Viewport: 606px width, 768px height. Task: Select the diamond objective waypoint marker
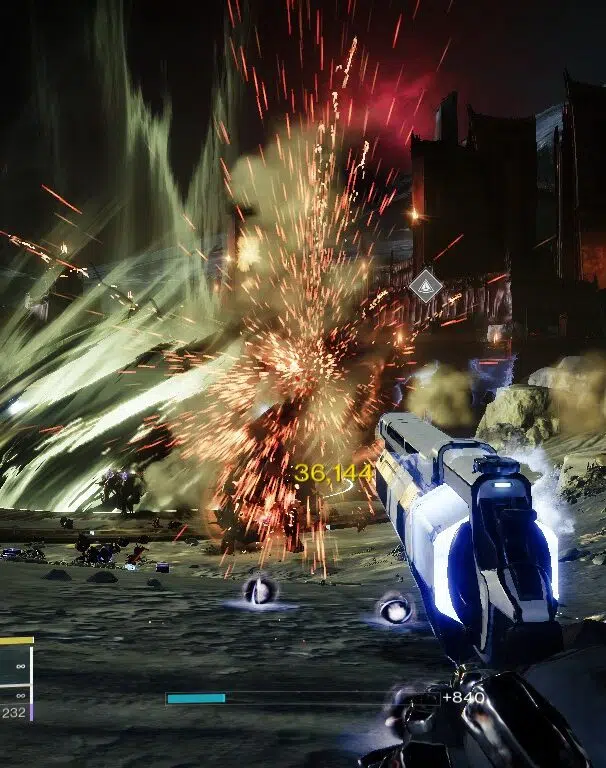[426, 286]
